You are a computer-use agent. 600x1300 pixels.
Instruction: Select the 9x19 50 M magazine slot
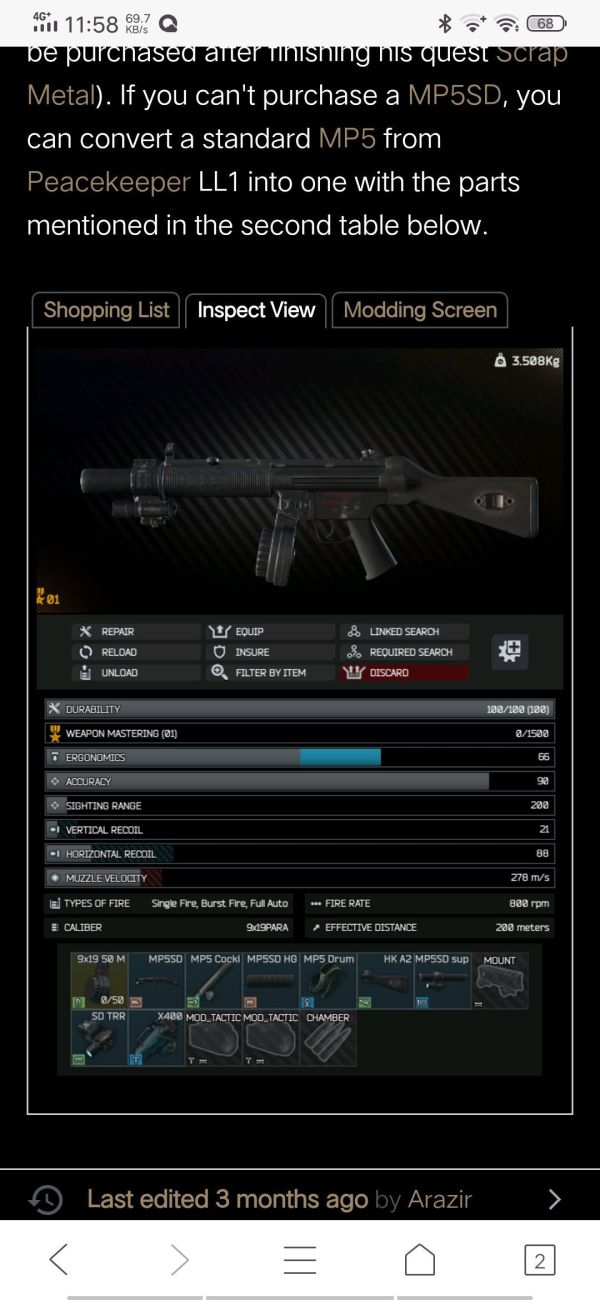pyautogui.click(x=101, y=981)
